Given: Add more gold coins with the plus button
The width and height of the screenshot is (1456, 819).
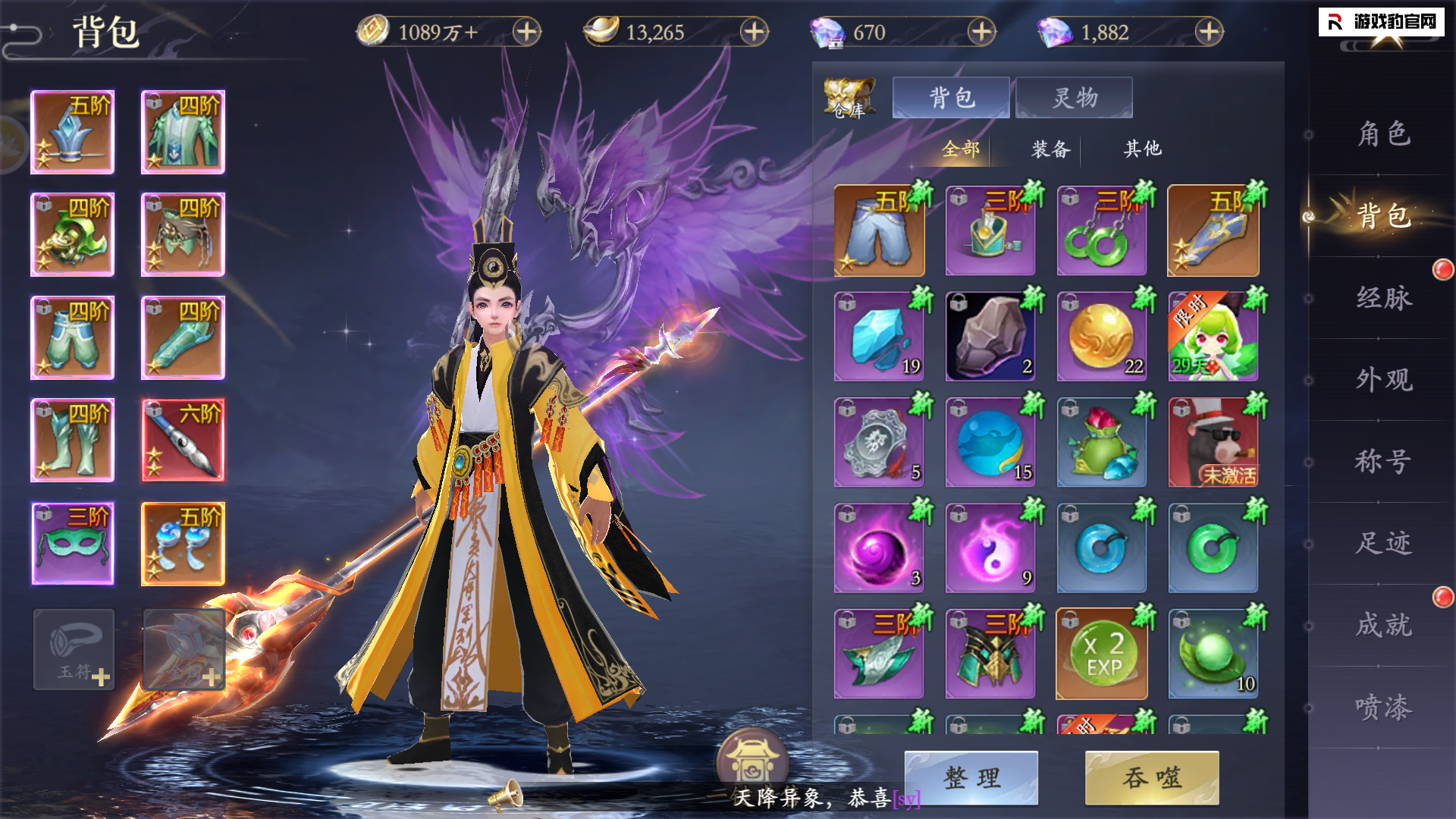Looking at the screenshot, I should click(x=526, y=32).
